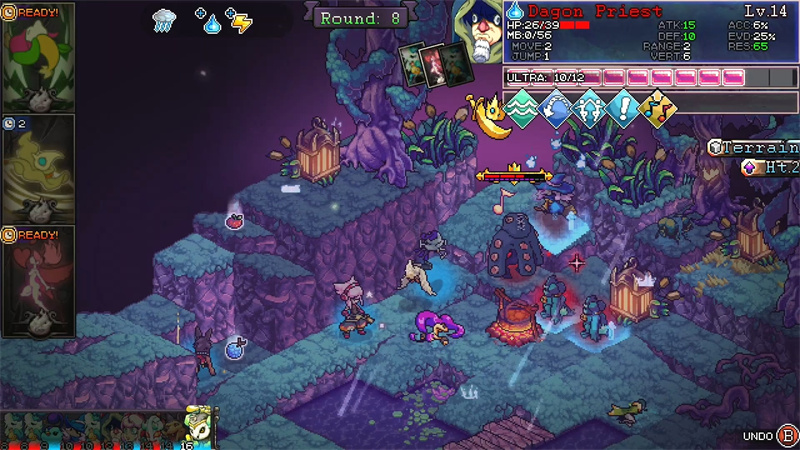Click the Round 8 banner

(361, 17)
